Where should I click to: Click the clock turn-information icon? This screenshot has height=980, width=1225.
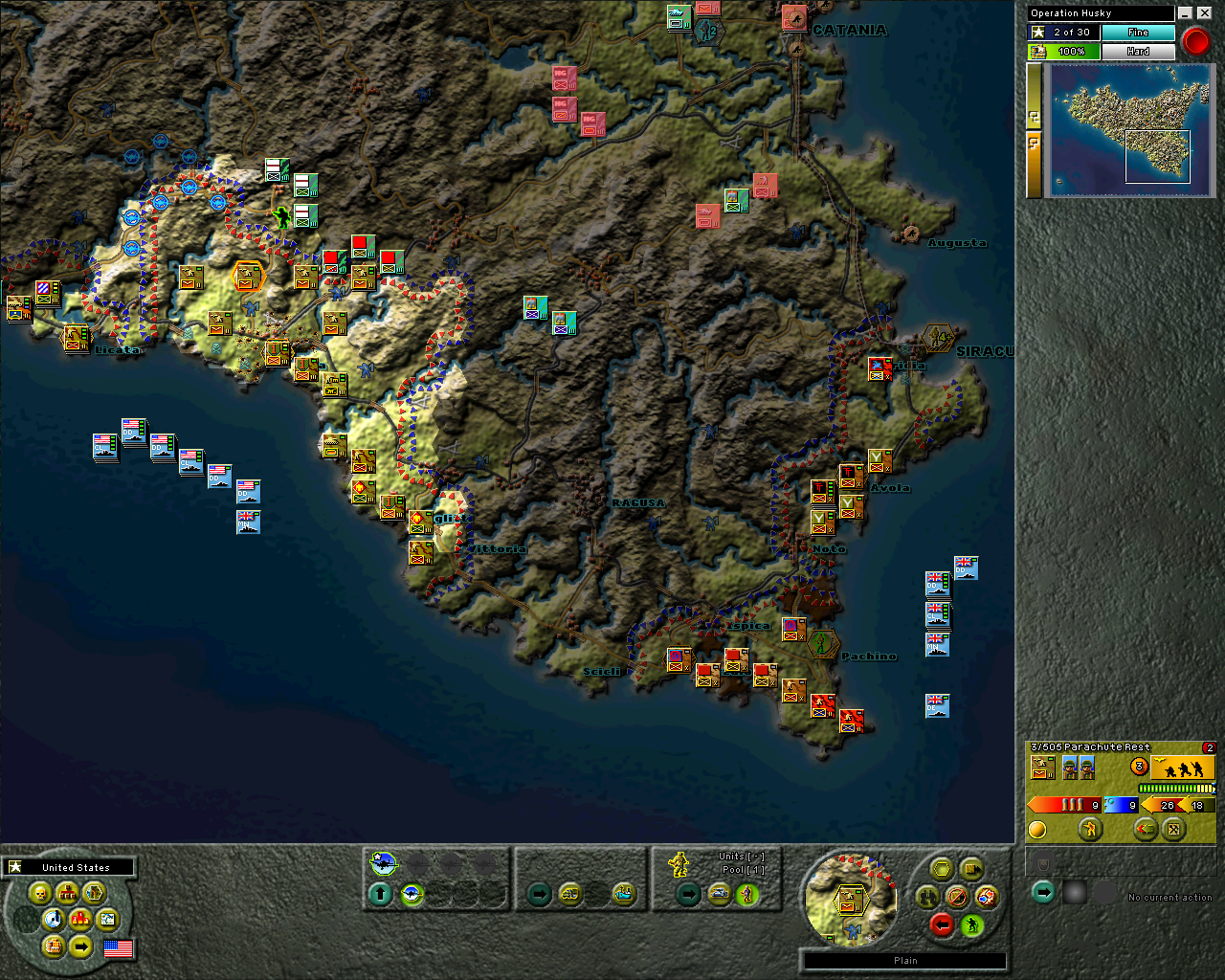[54, 919]
